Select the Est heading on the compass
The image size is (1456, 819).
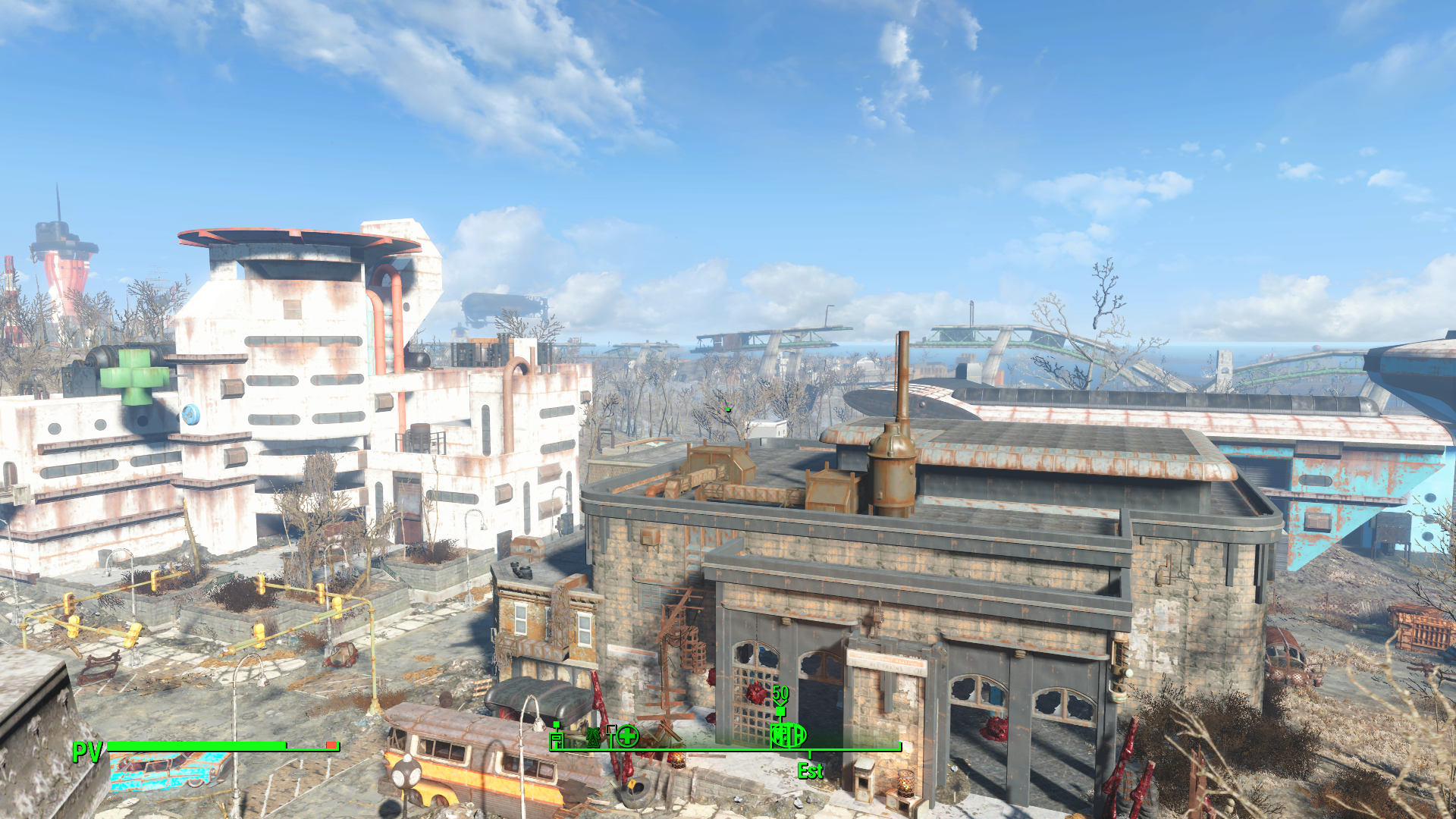point(810,771)
